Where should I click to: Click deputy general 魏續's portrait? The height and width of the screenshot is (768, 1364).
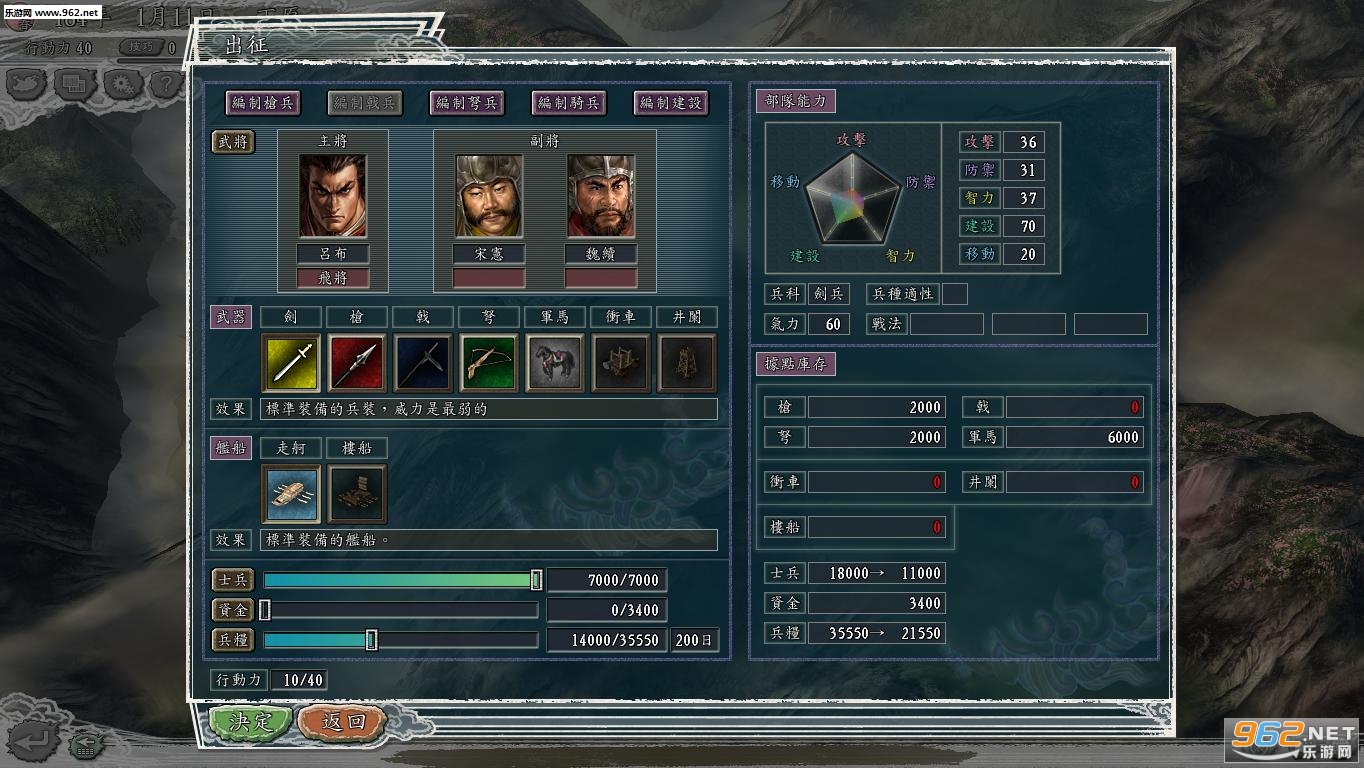point(601,196)
